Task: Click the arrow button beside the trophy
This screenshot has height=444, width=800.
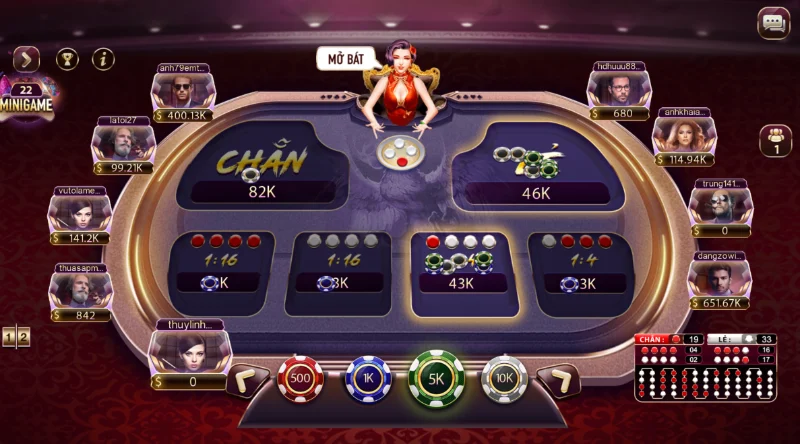Action: pos(26,59)
